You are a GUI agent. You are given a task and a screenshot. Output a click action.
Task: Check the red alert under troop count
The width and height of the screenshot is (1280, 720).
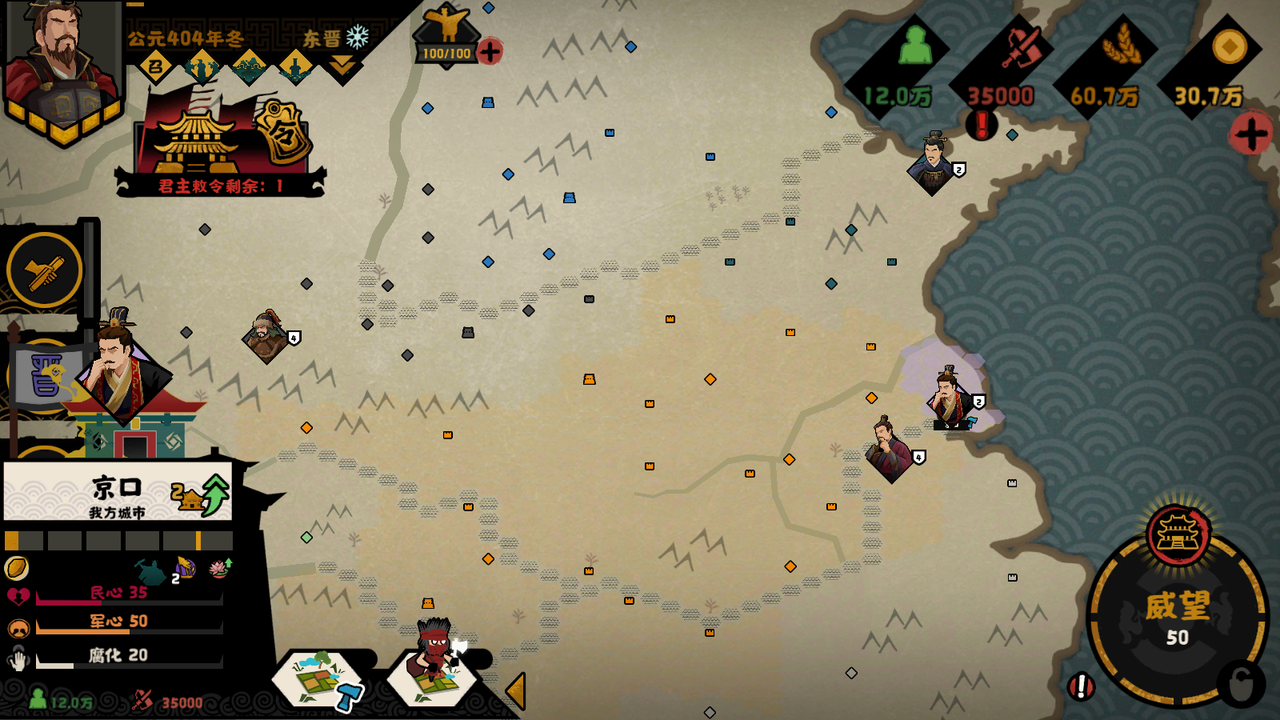point(981,125)
